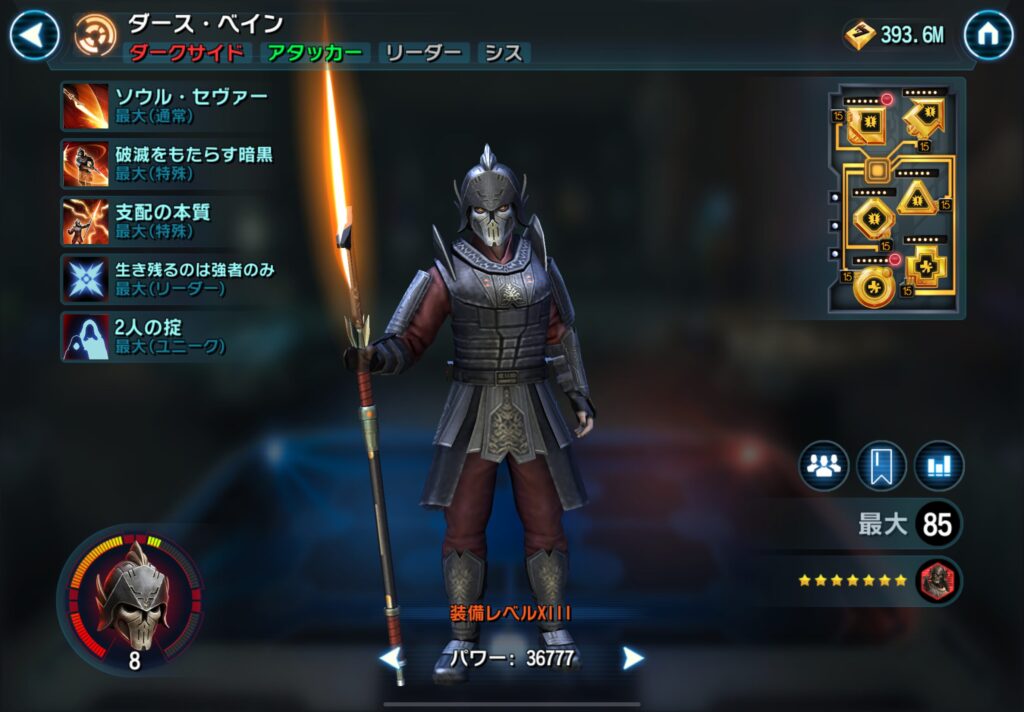The image size is (1024, 712).
Task: Switch to the next character with right arrow
Action: coord(632,658)
